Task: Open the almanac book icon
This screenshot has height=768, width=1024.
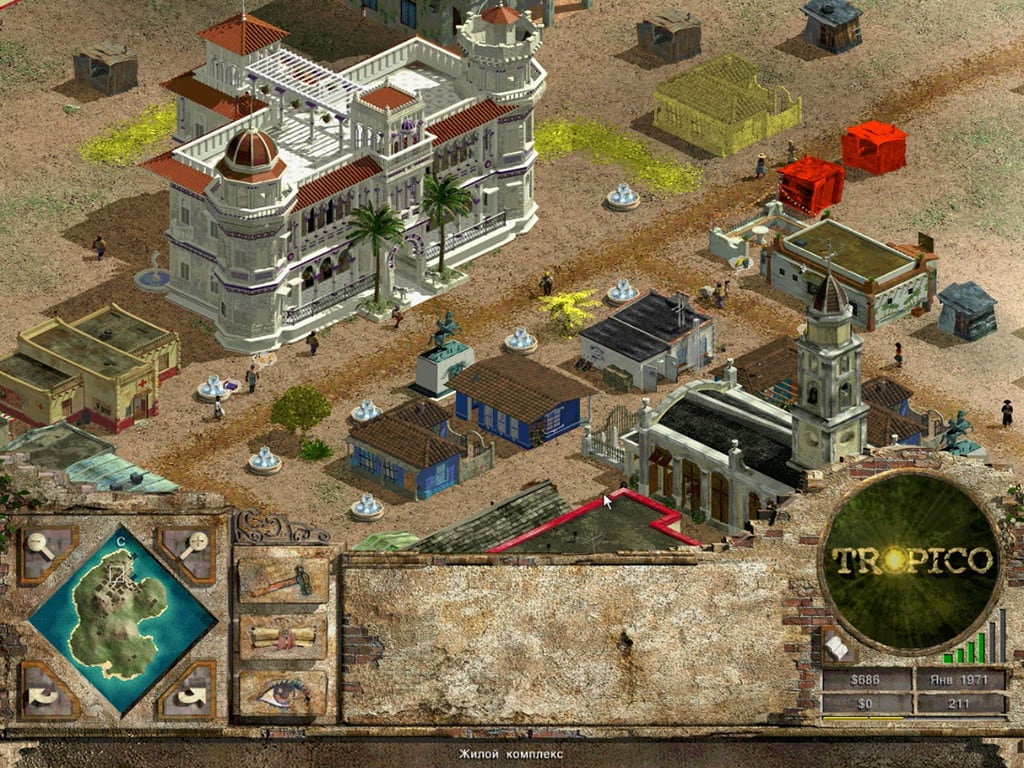Action: coord(835,648)
